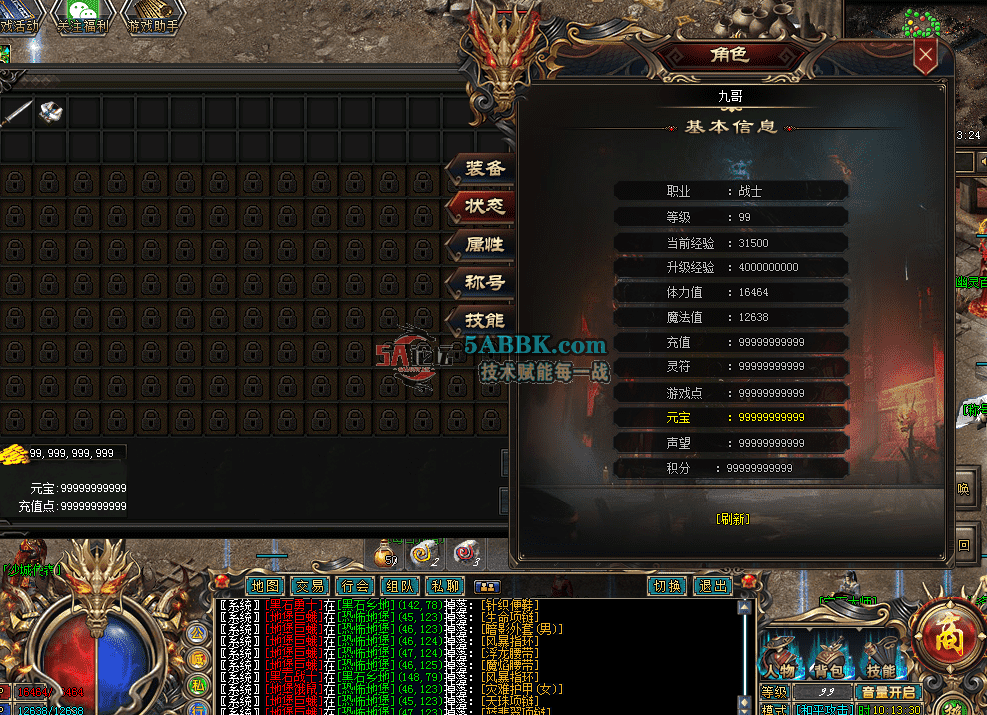Viewport: 987px width, 715px height.
Task: Open the 私聊 private chat button
Action: coord(445,586)
